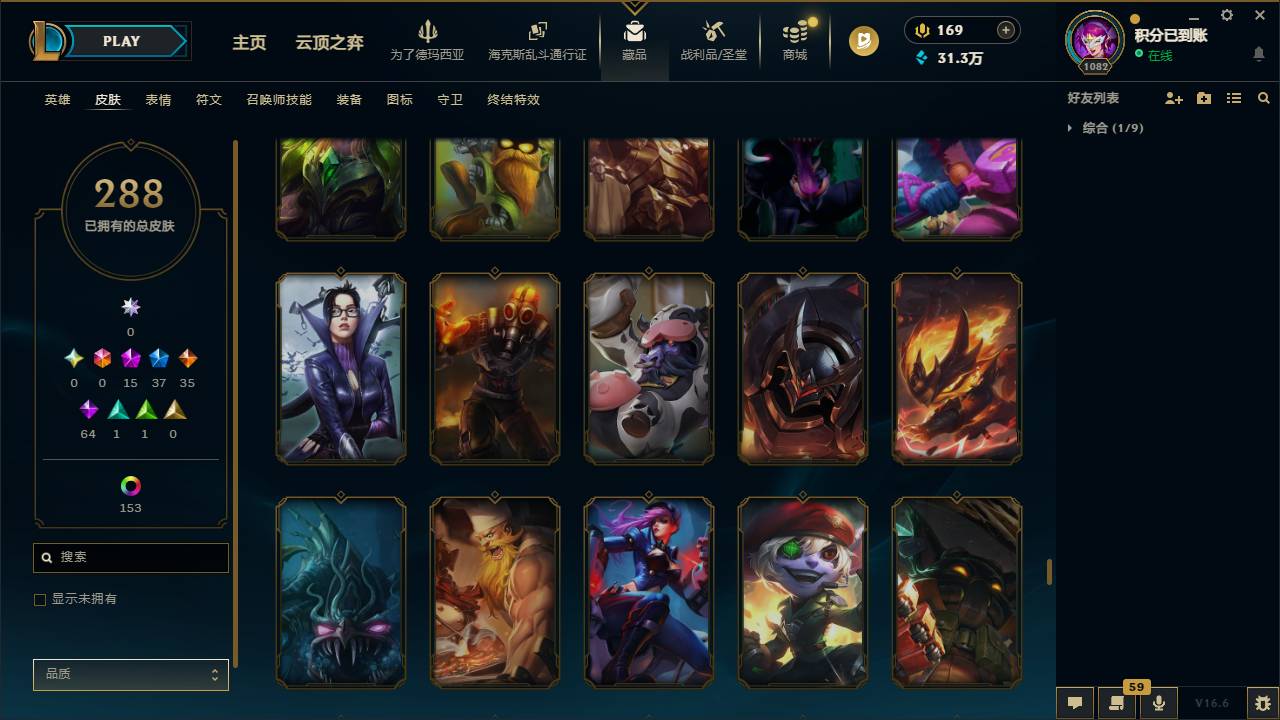Open the friend list options dropdown

coord(1204,97)
